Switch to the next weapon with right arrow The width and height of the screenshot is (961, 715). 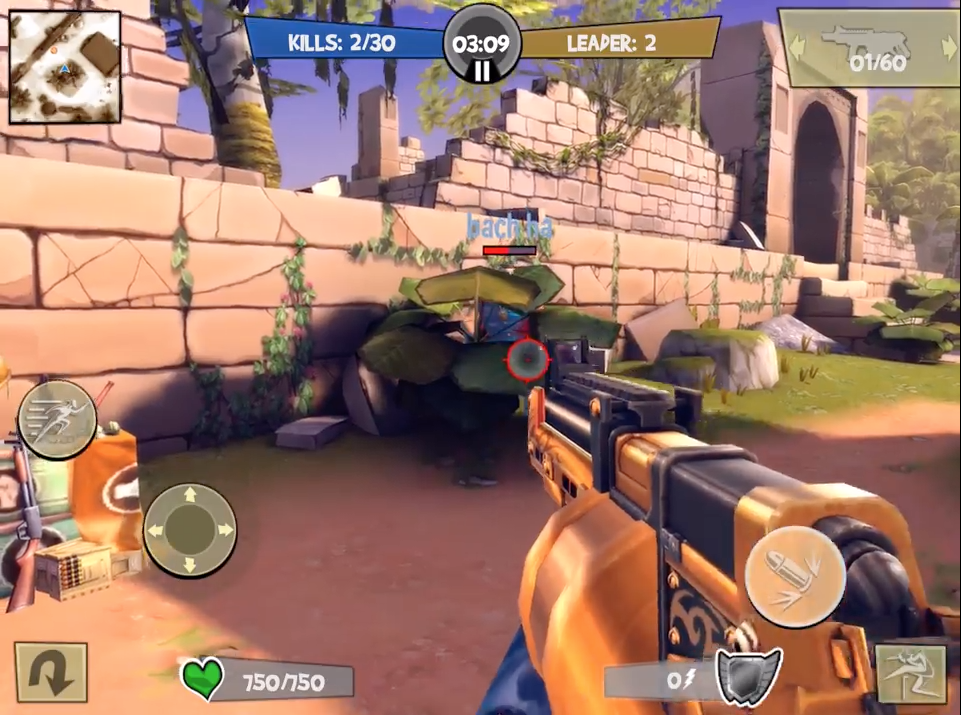pos(945,46)
